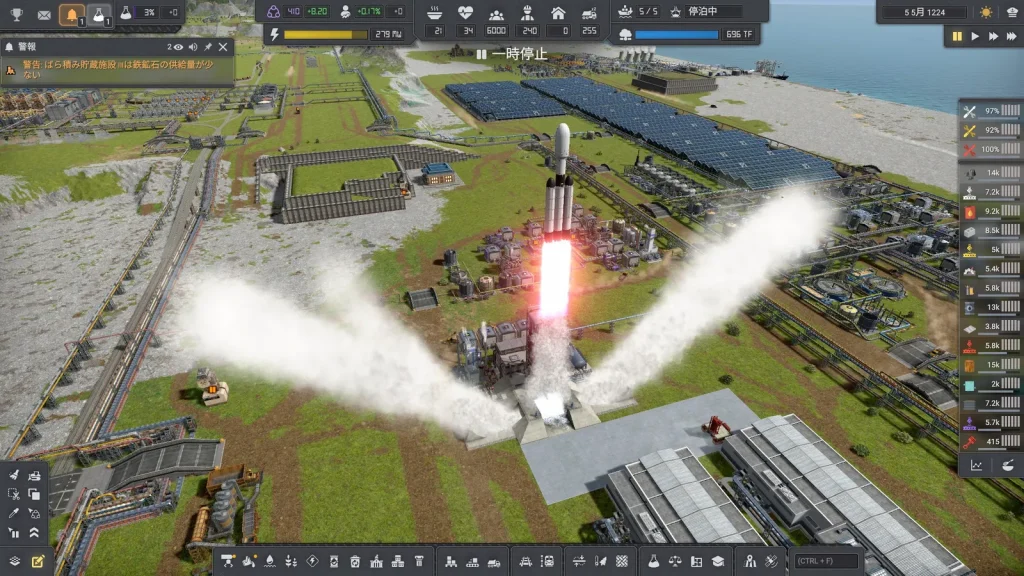1024x576 pixels.
Task: Open the messages envelope icon
Action: 44,14
